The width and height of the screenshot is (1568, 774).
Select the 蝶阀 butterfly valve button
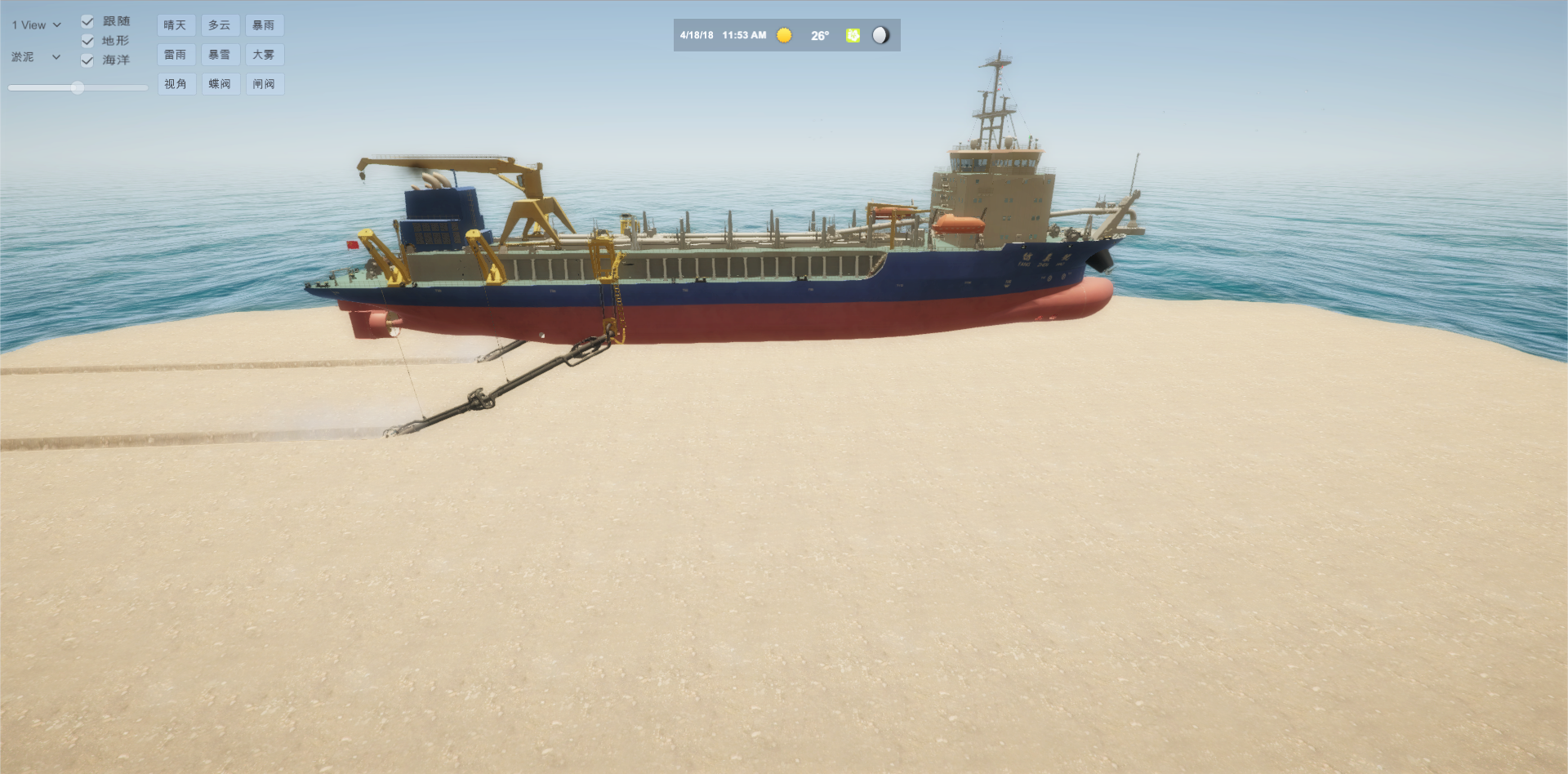click(x=220, y=84)
